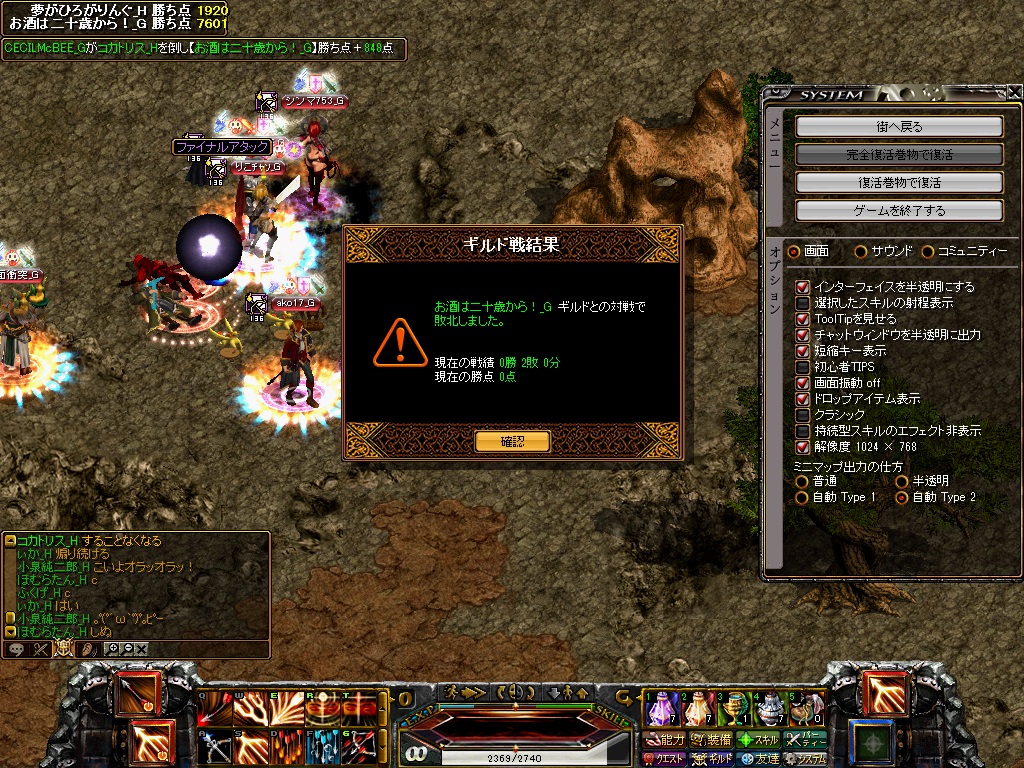Viewport: 1024px width, 768px height.
Task: Open the クエスト (quest) log
Action: click(664, 760)
